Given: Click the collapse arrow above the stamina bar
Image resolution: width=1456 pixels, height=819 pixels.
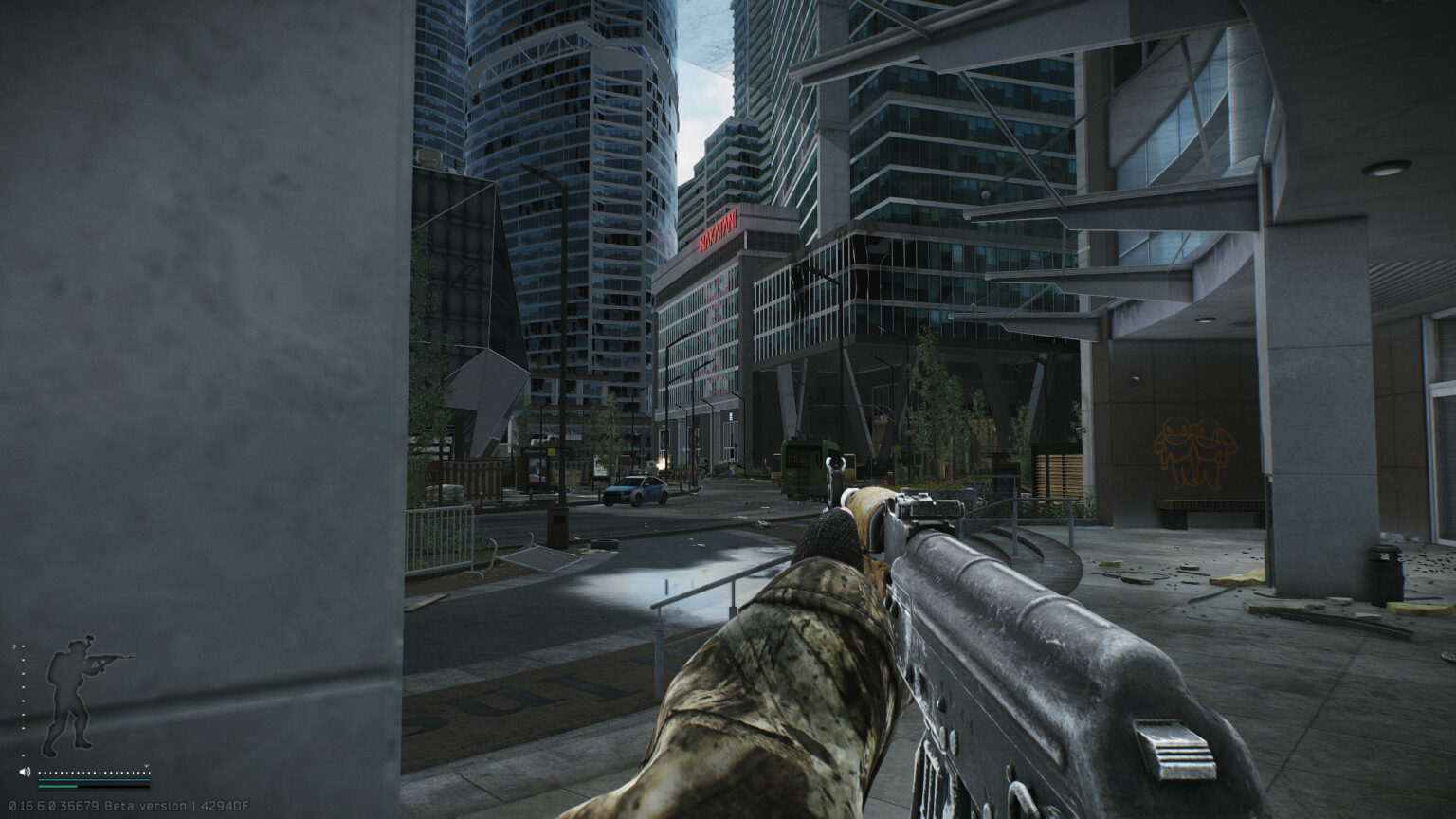Looking at the screenshot, I should 147,765.
